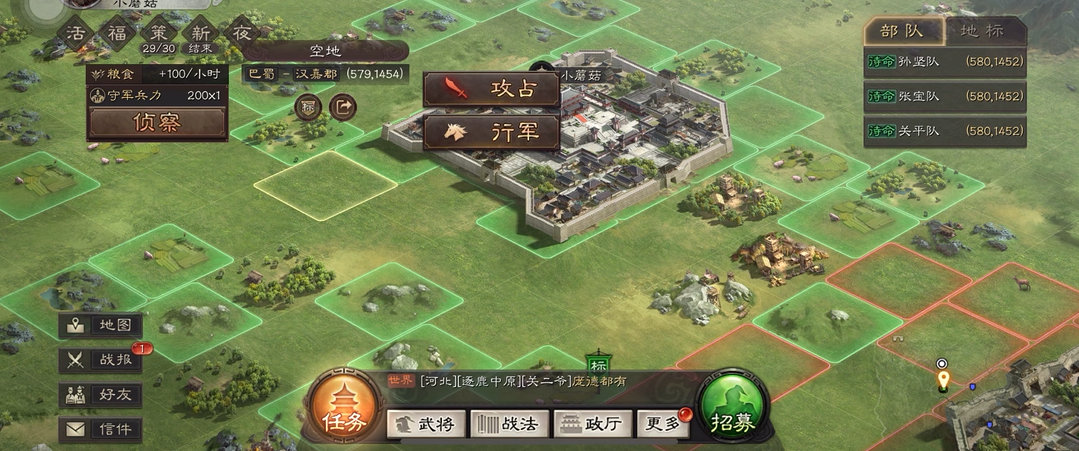This screenshot has width=1079, height=451.
Task: Open the world chat message bar
Action: tap(530, 381)
